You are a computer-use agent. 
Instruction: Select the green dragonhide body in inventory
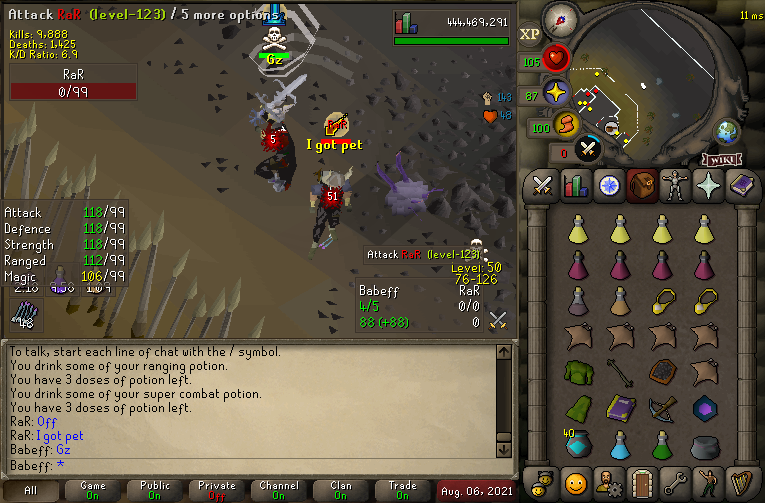(x=577, y=371)
